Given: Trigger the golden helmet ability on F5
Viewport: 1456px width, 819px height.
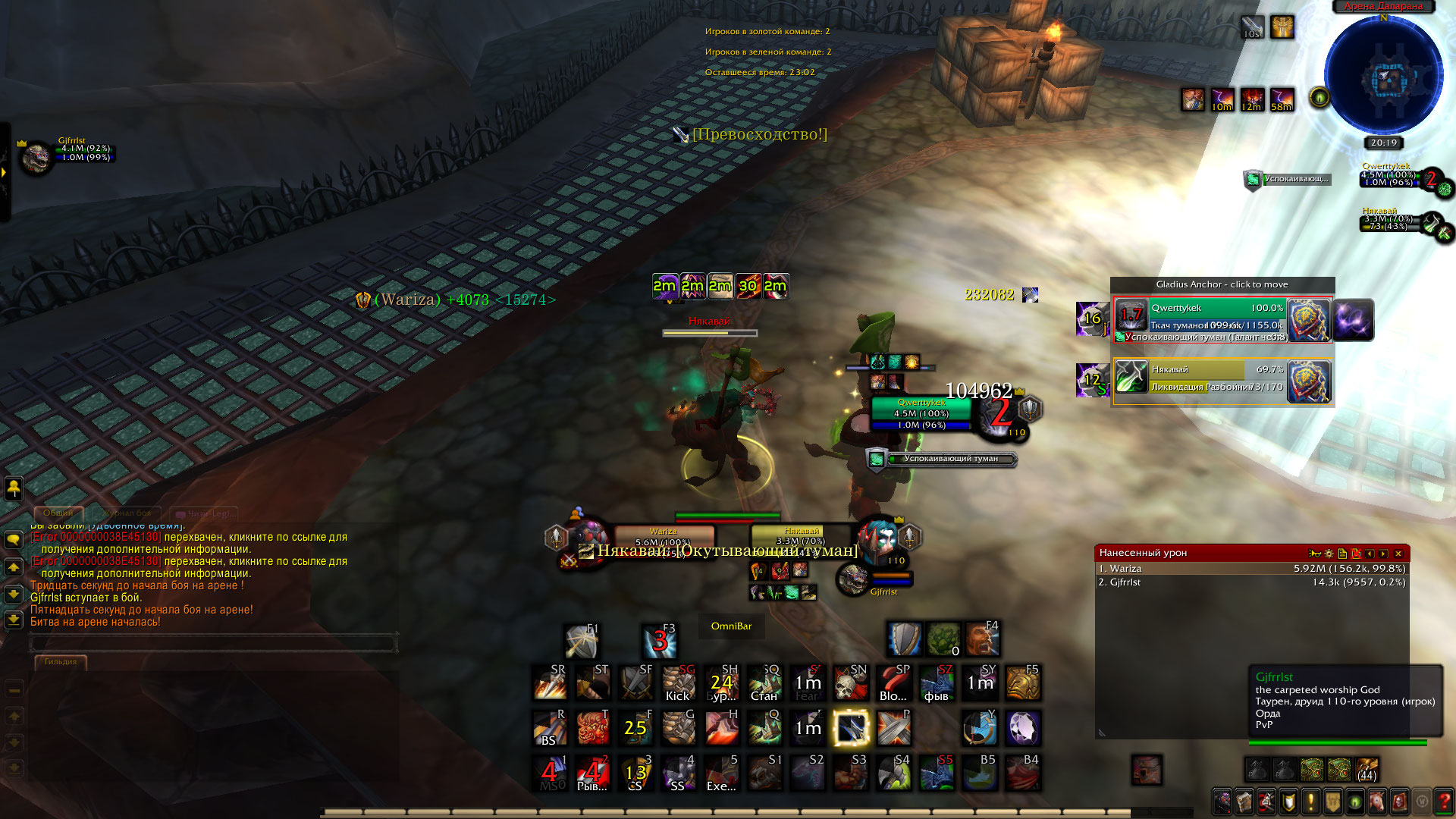Looking at the screenshot, I should click(1023, 683).
